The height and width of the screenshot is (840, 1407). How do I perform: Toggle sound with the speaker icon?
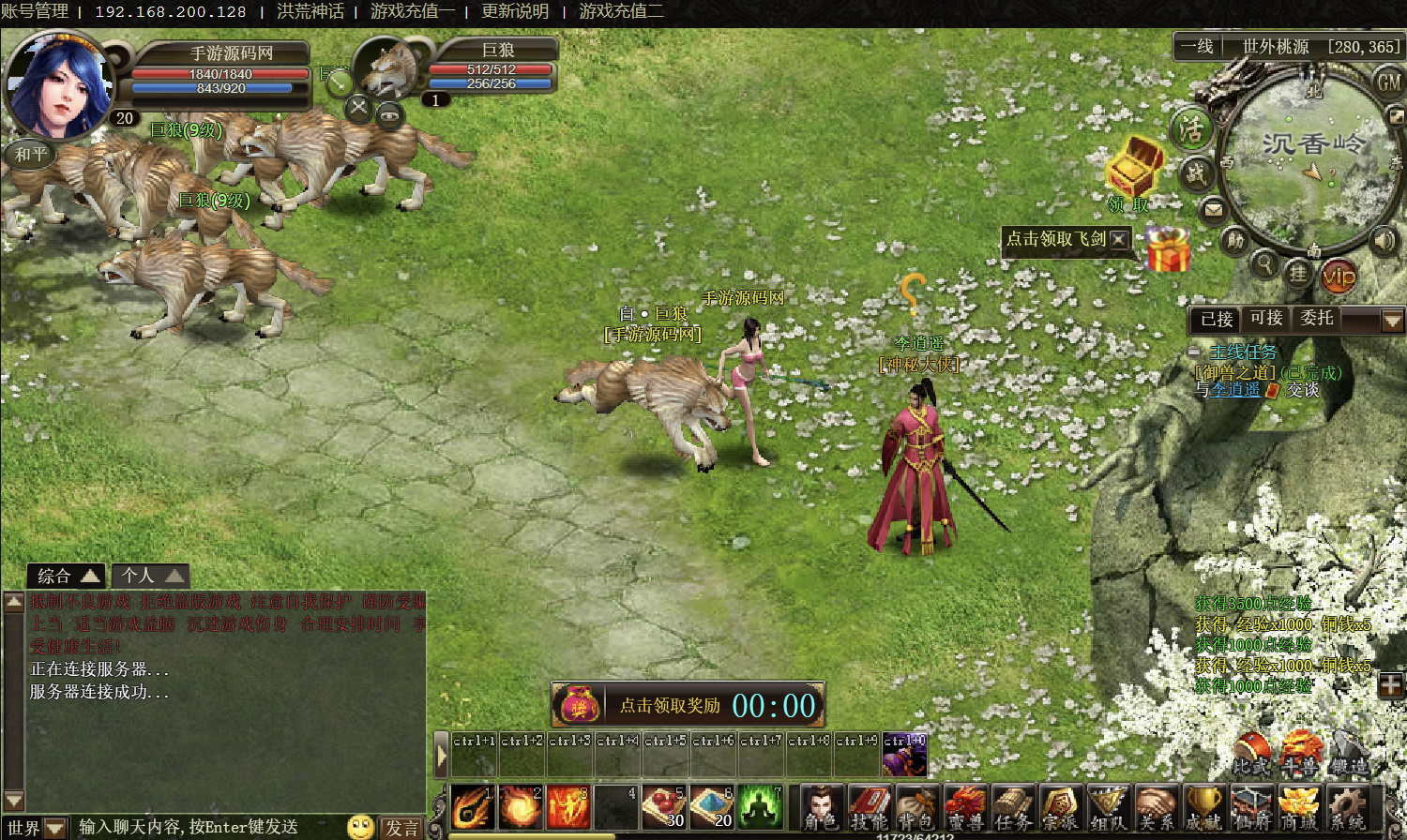tap(1384, 241)
